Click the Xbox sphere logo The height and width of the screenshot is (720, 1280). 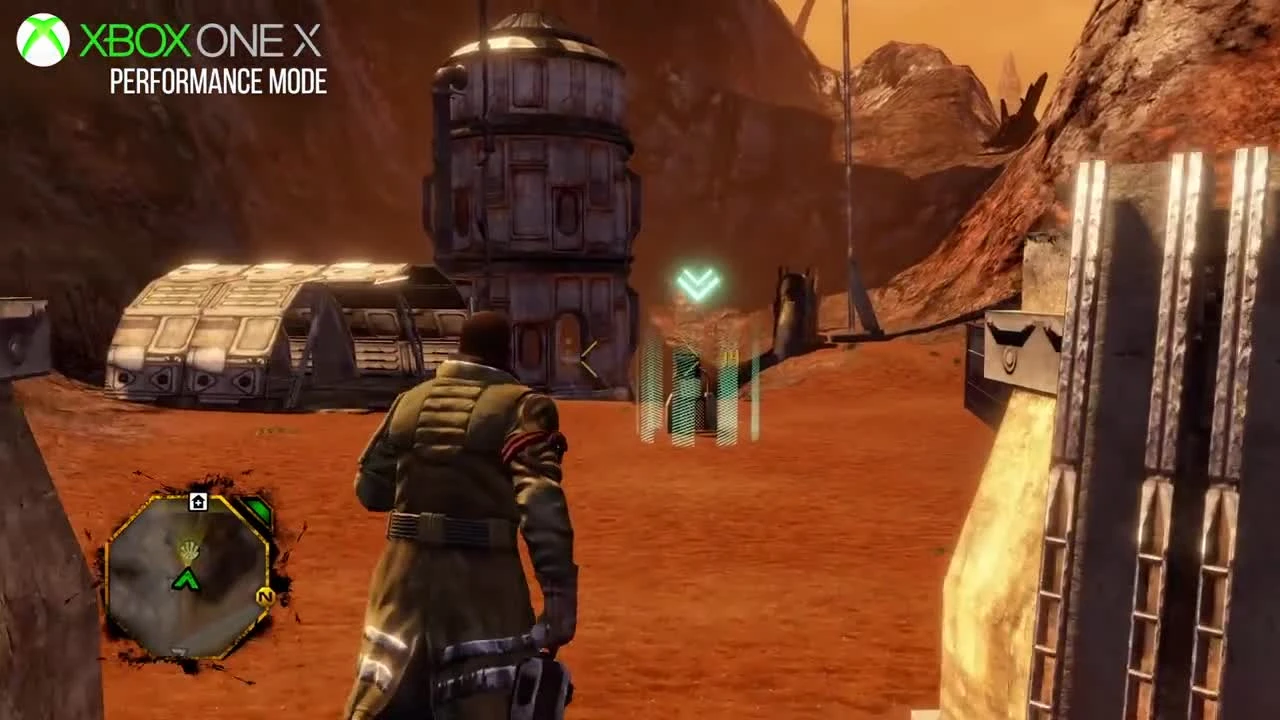pyautogui.click(x=42, y=42)
